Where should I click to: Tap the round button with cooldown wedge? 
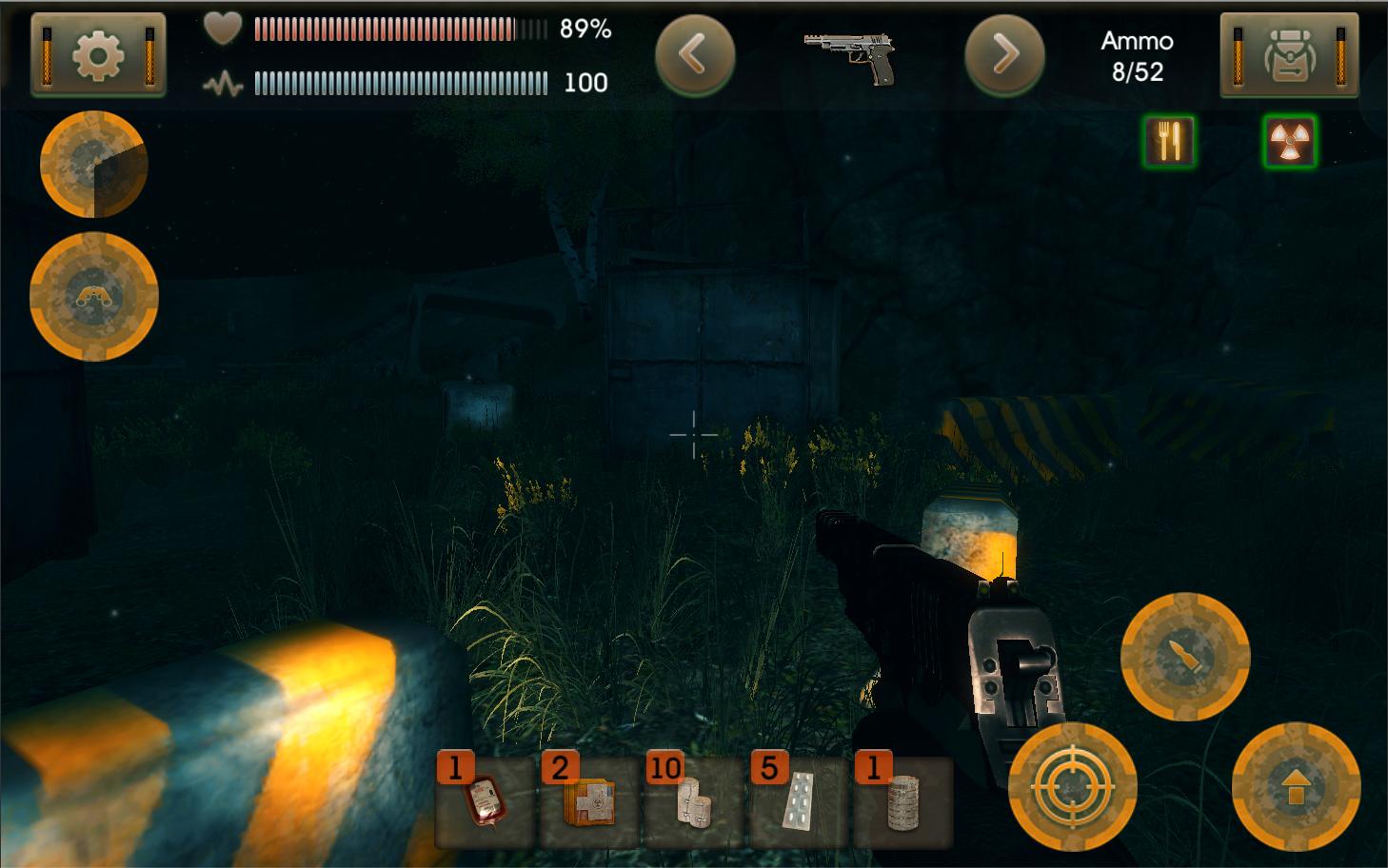(93, 165)
